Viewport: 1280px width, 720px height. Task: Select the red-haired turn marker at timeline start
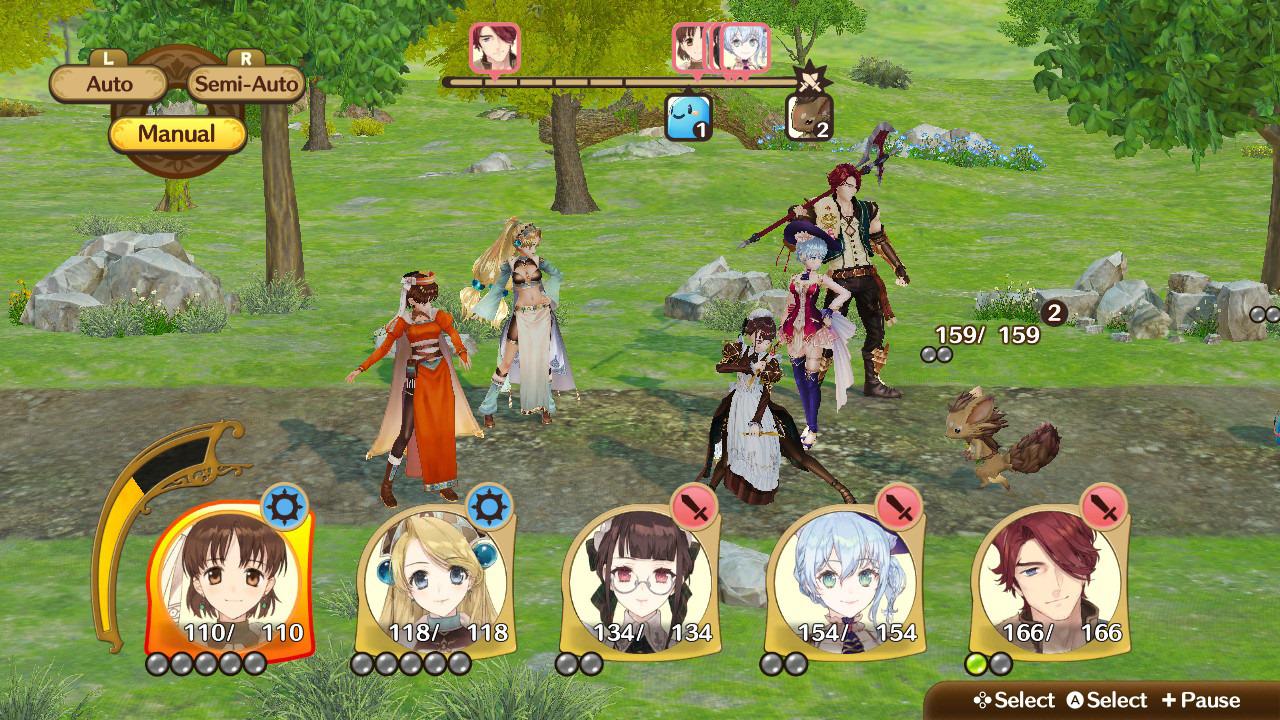pyautogui.click(x=494, y=47)
